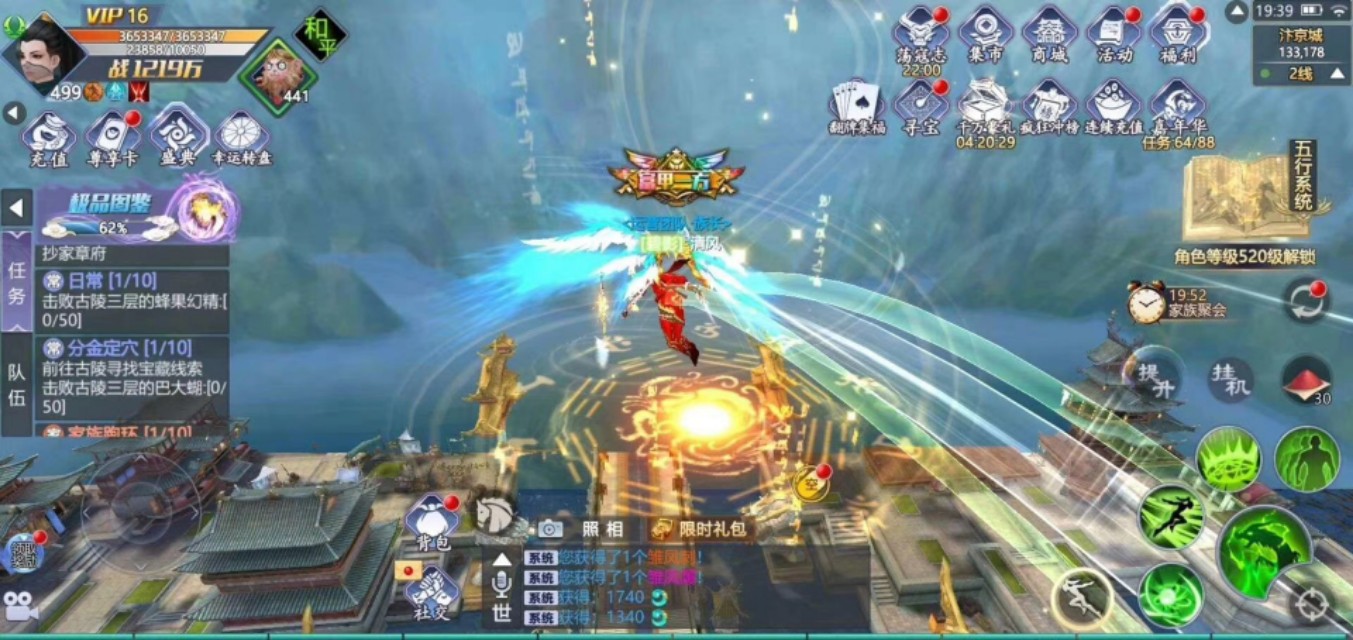The width and height of the screenshot is (1353, 640).
Task: Open the 商城 shop icon
Action: pos(1049,33)
